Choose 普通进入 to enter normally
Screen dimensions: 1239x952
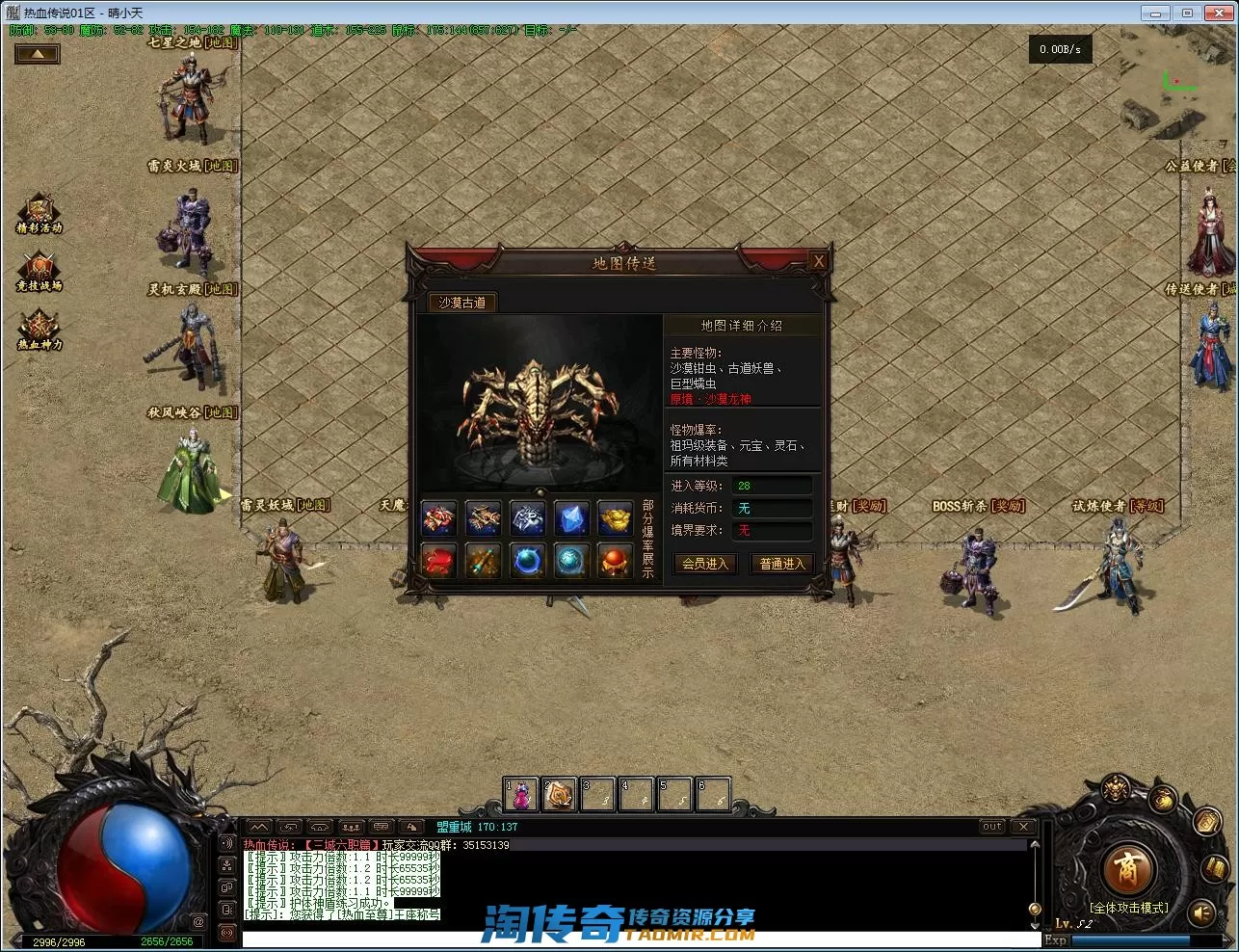[781, 564]
